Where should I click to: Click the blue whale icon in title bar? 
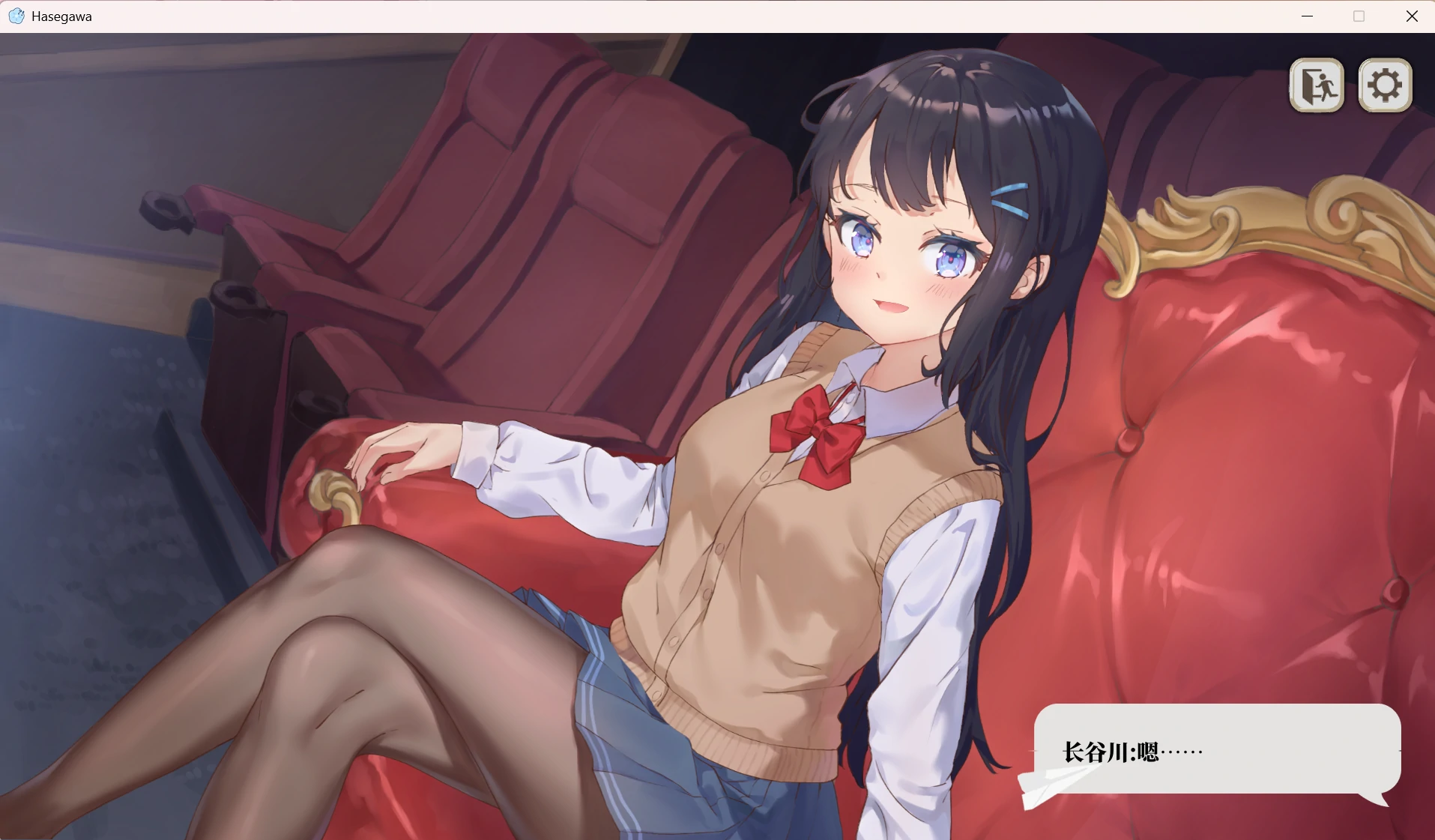16,16
